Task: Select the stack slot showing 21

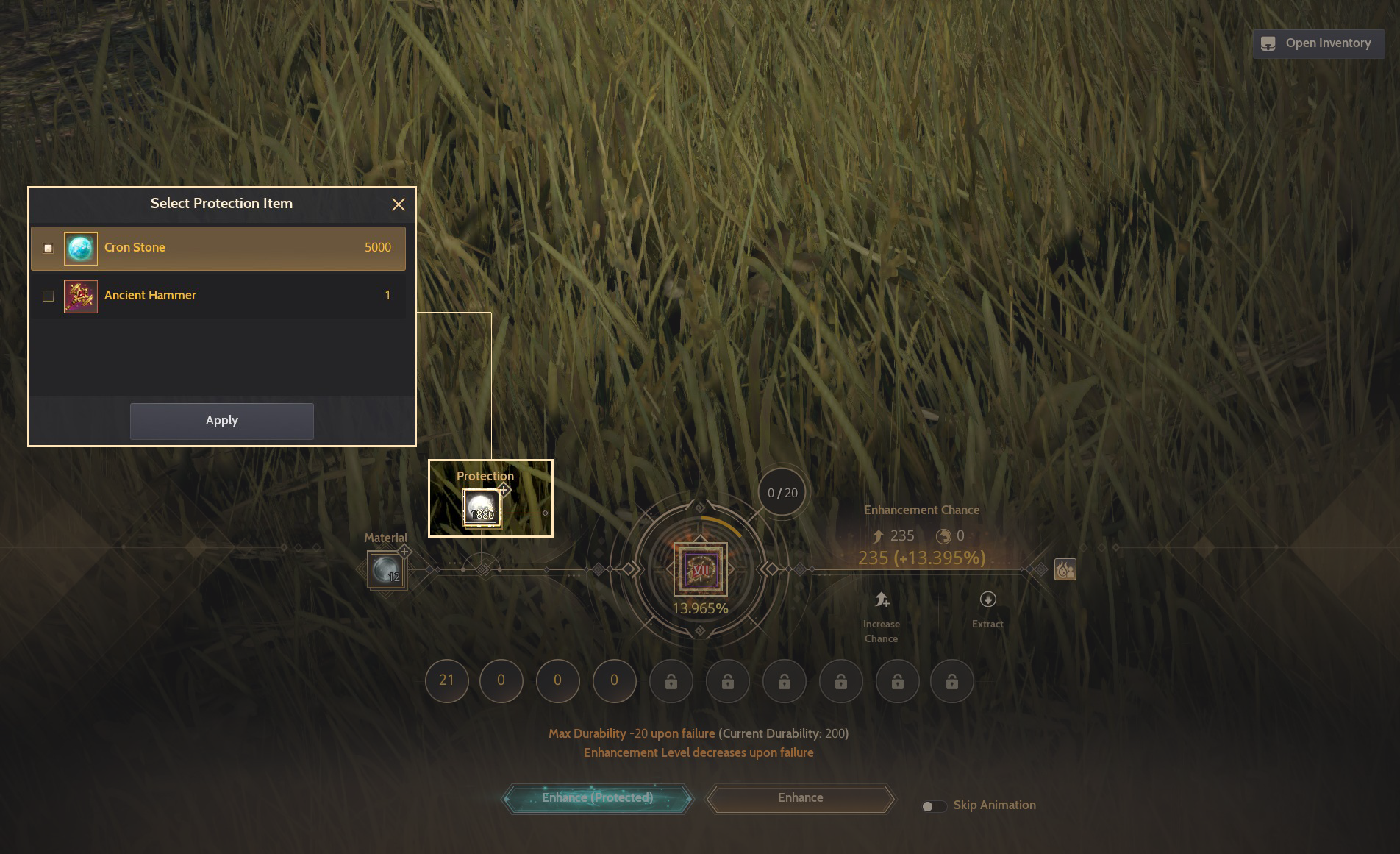Action: [x=446, y=680]
